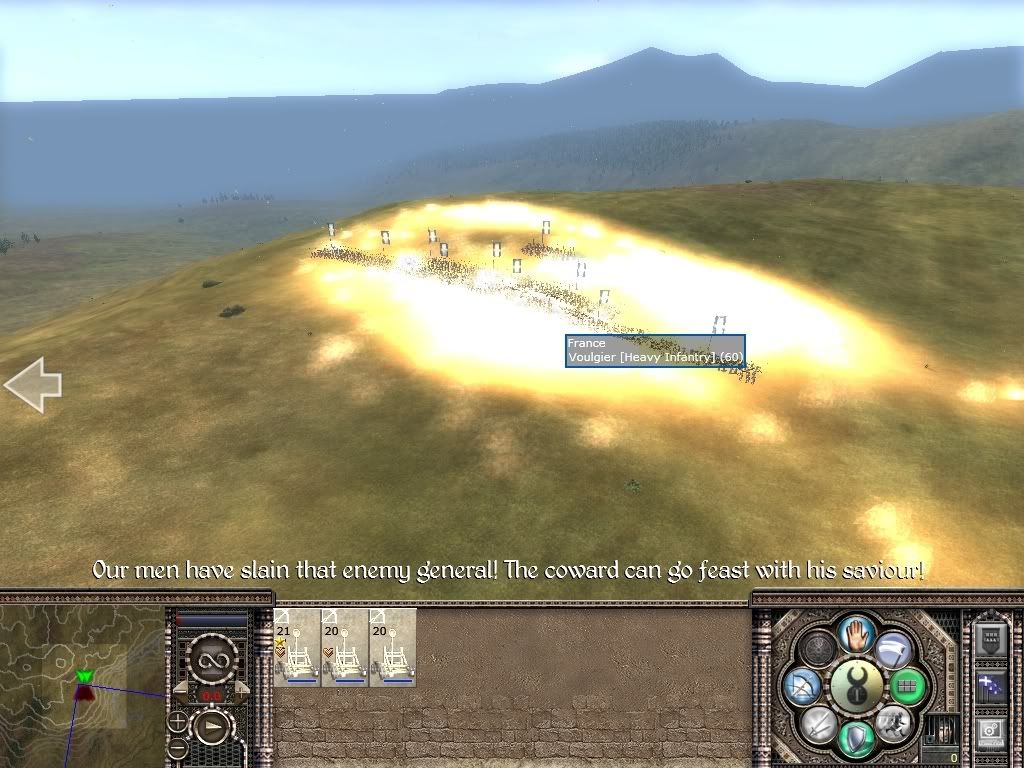1024x768 pixels.
Task: Click the blue flag with cross button
Action: click(992, 685)
